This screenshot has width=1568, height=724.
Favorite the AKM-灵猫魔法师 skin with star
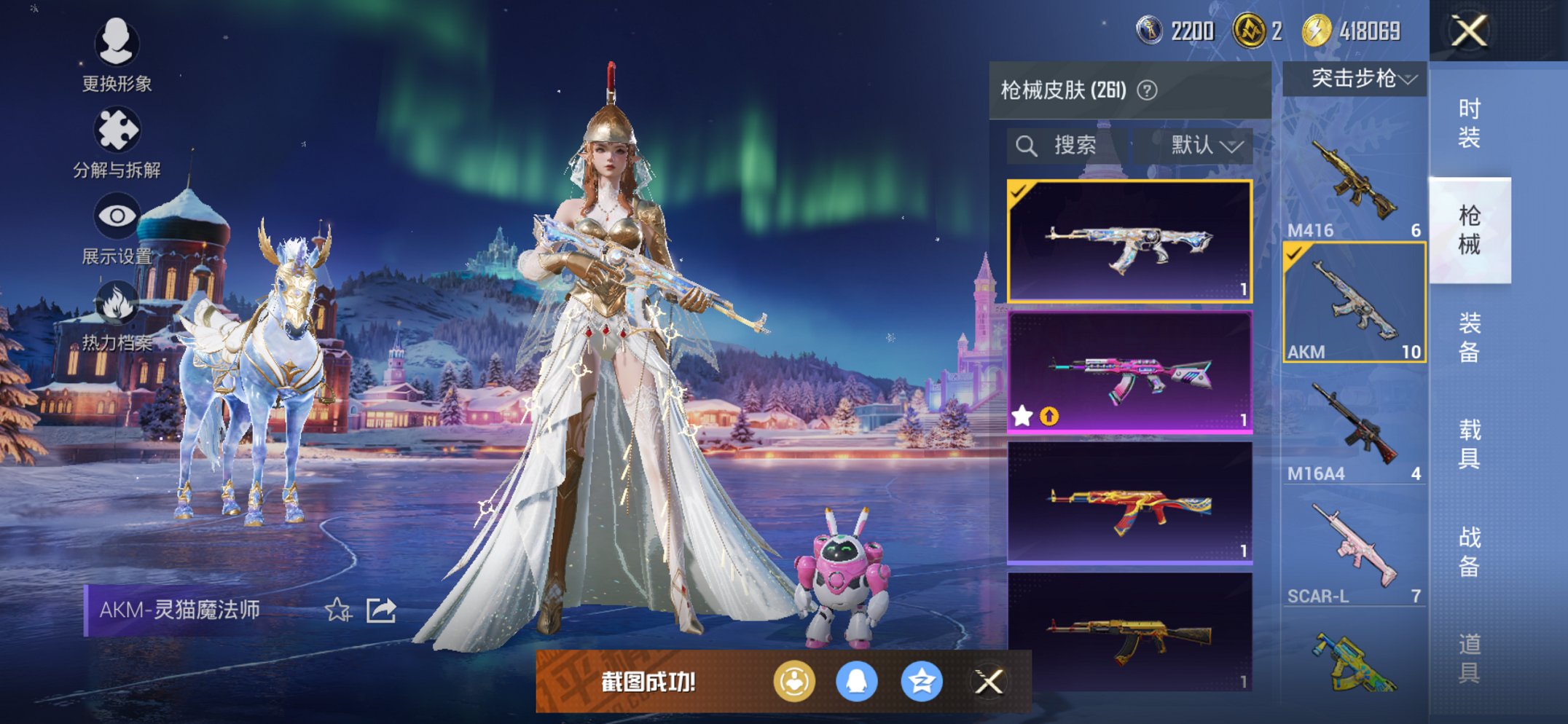tap(337, 610)
